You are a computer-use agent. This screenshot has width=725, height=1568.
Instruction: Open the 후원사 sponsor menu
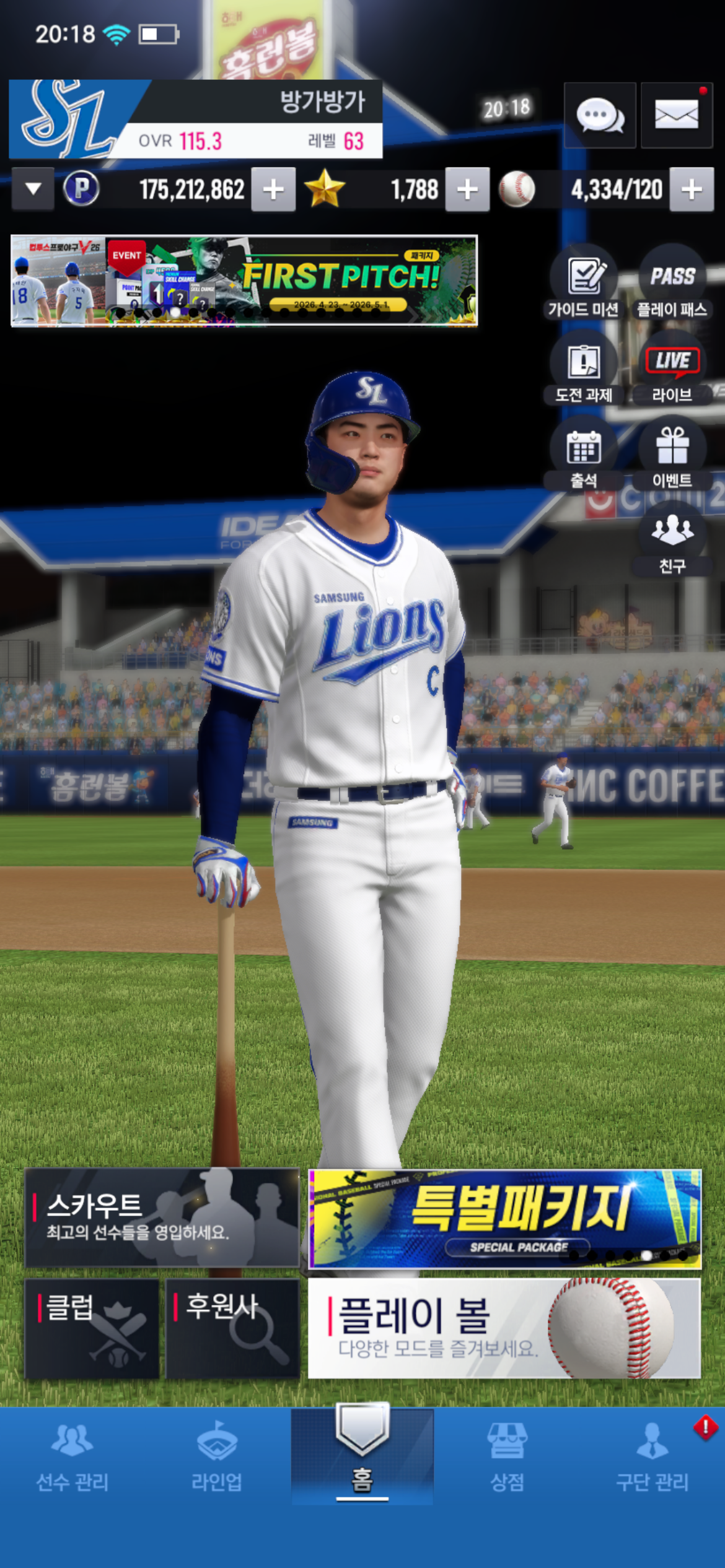point(232,1328)
